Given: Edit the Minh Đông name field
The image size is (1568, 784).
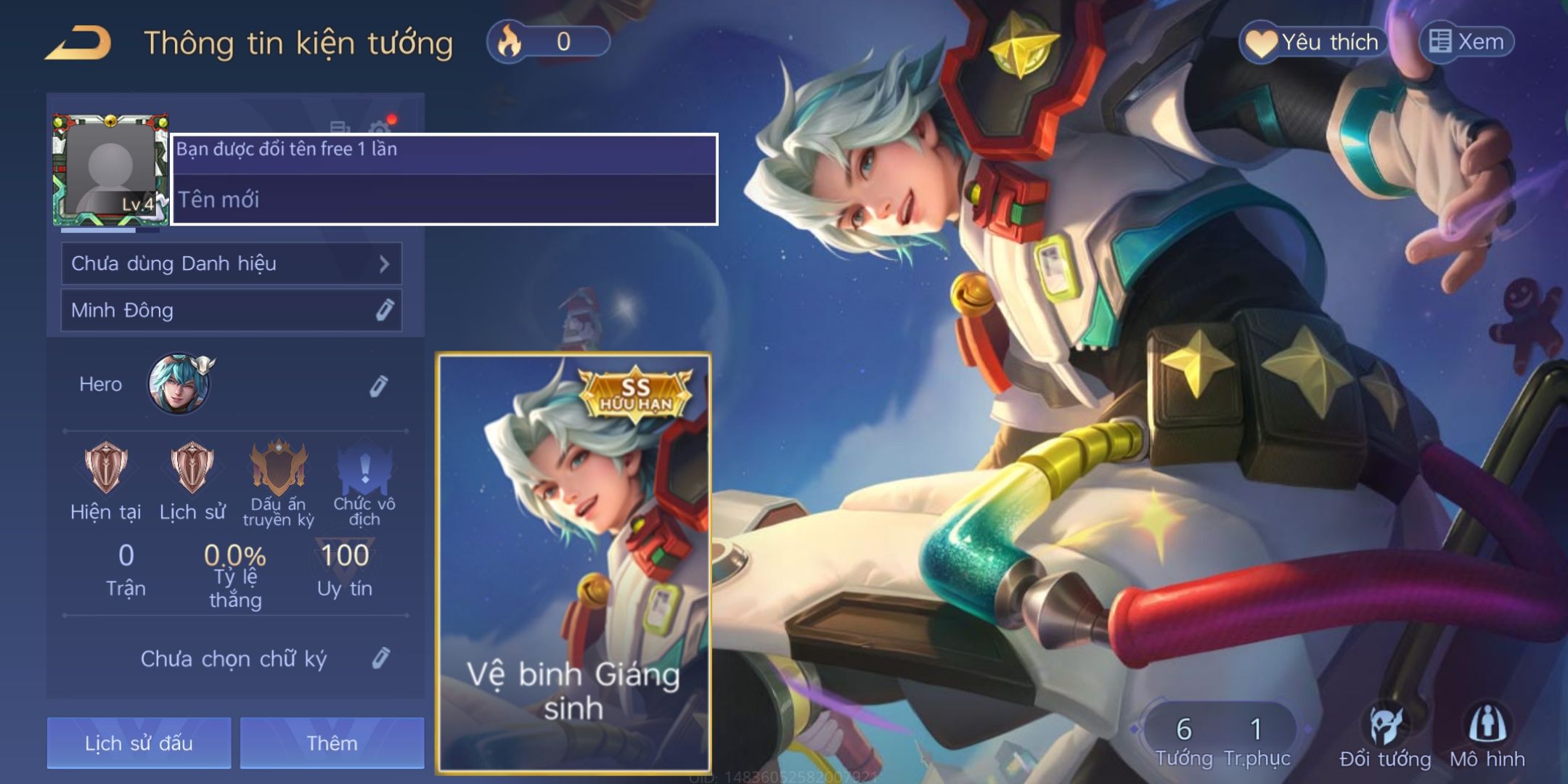Looking at the screenshot, I should (384, 311).
